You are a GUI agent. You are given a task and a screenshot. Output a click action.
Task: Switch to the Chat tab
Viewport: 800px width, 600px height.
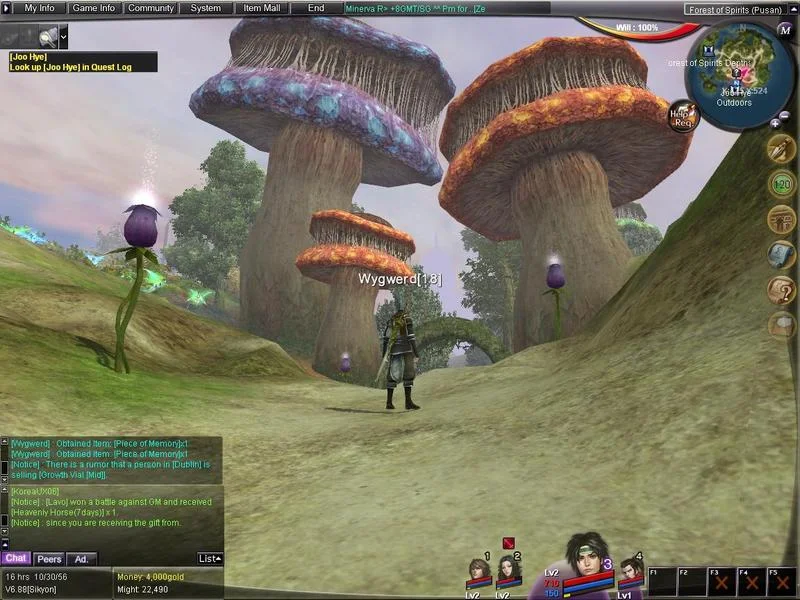click(x=16, y=559)
